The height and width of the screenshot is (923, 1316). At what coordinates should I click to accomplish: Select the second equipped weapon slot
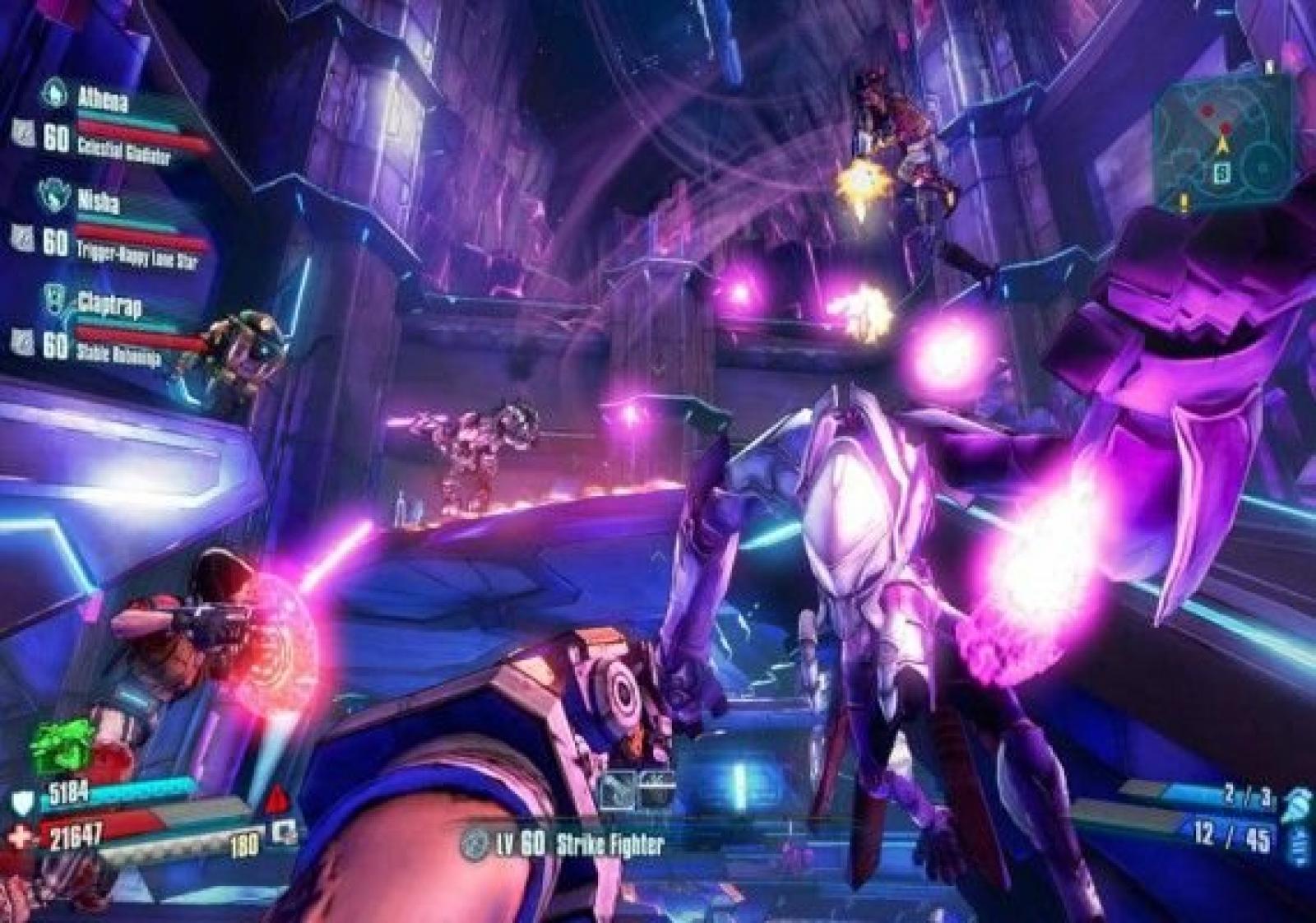(656, 791)
